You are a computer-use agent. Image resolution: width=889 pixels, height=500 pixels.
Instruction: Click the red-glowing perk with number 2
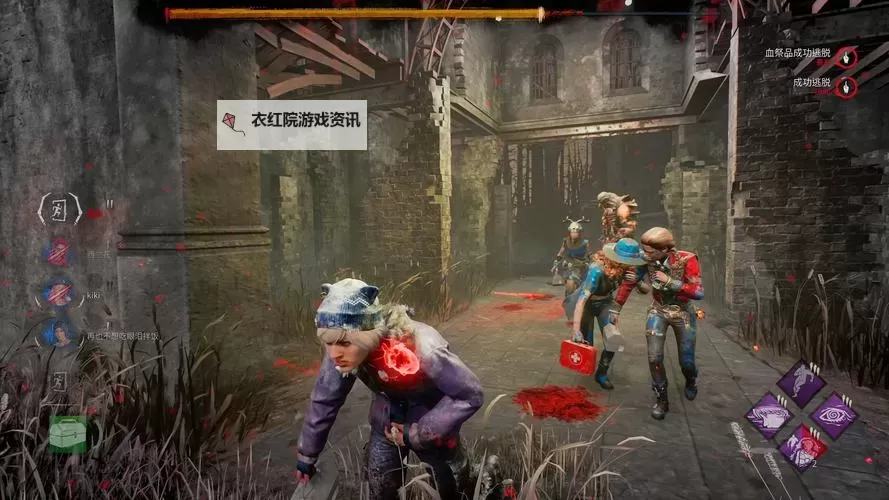(x=803, y=446)
